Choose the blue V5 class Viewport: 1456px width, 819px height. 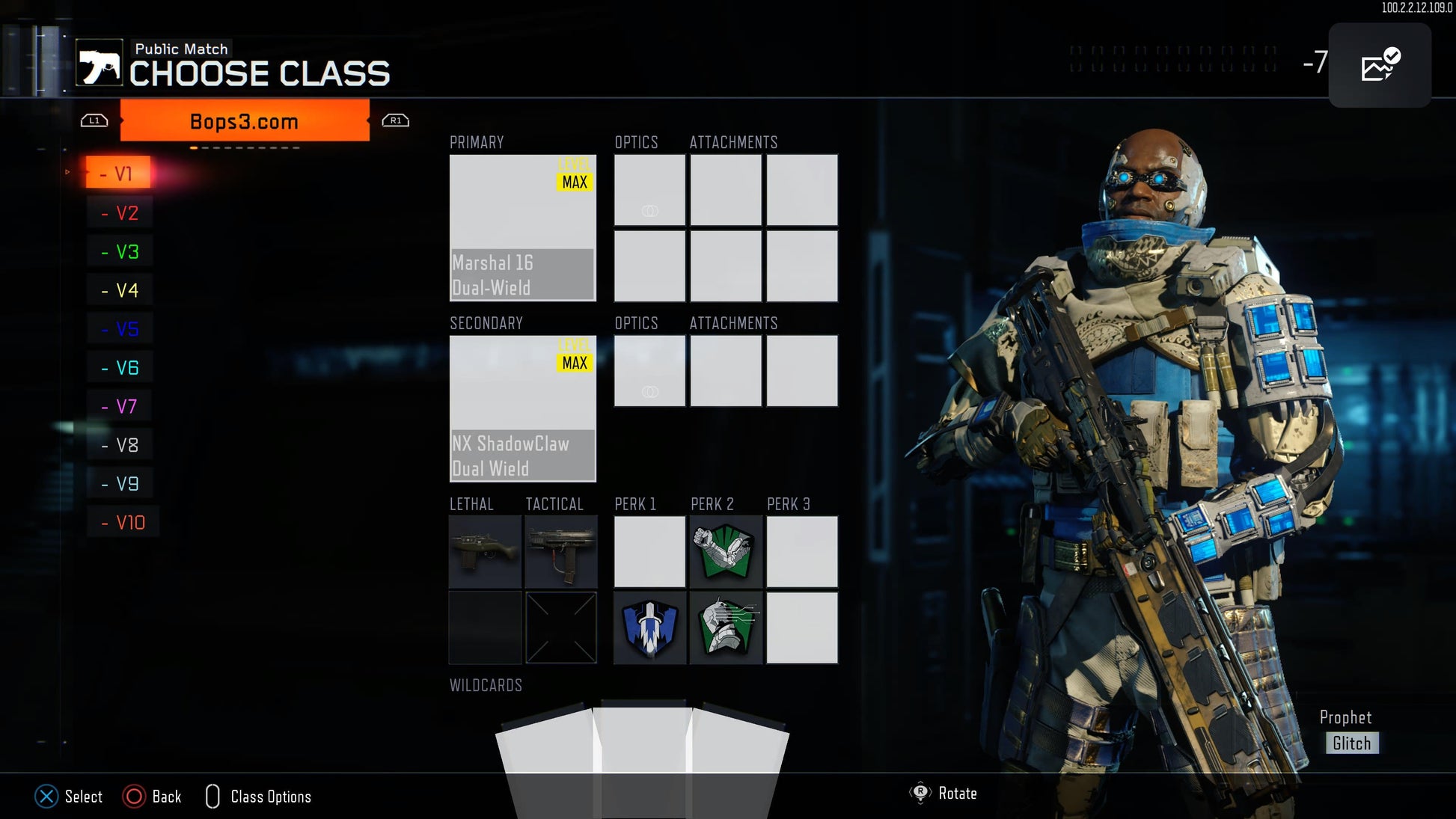(x=120, y=329)
